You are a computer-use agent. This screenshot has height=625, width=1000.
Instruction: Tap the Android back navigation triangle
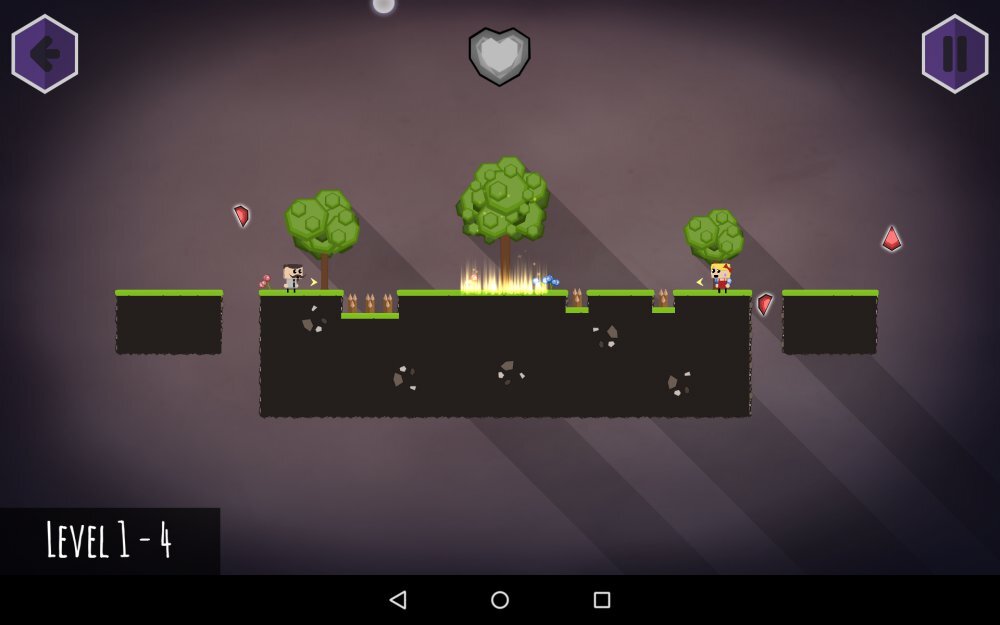click(x=398, y=600)
